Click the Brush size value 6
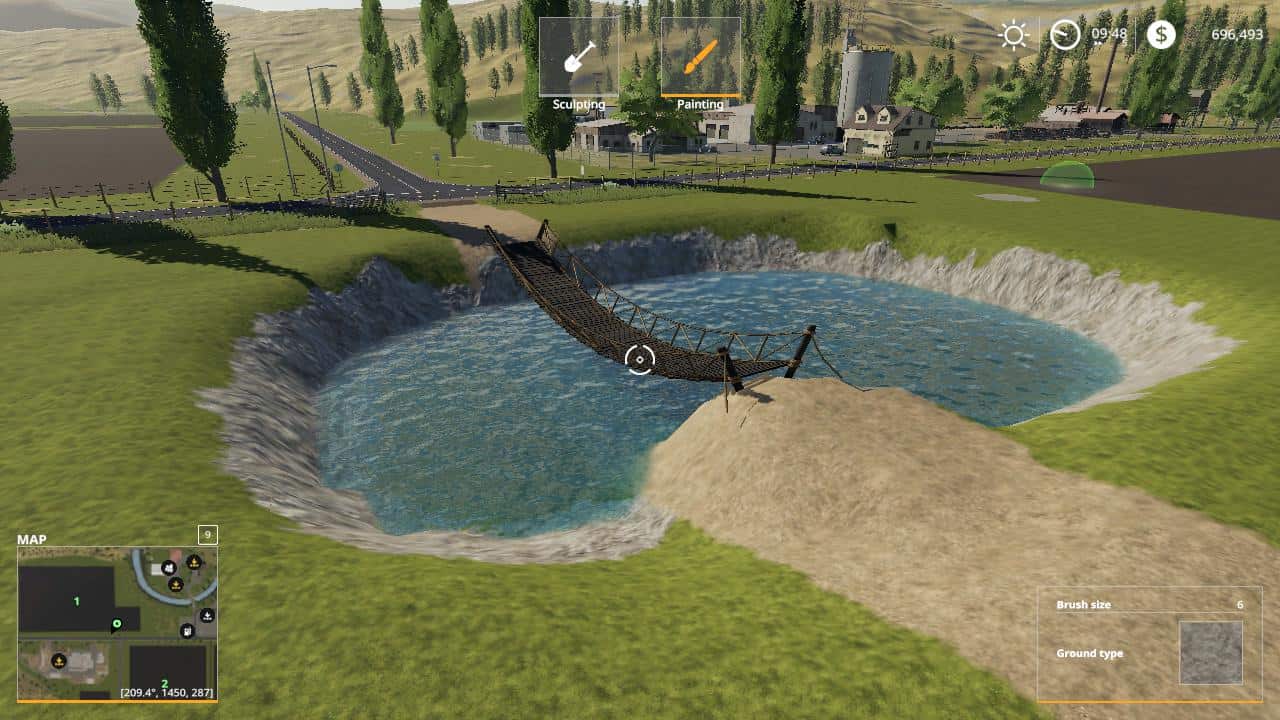 point(1240,604)
